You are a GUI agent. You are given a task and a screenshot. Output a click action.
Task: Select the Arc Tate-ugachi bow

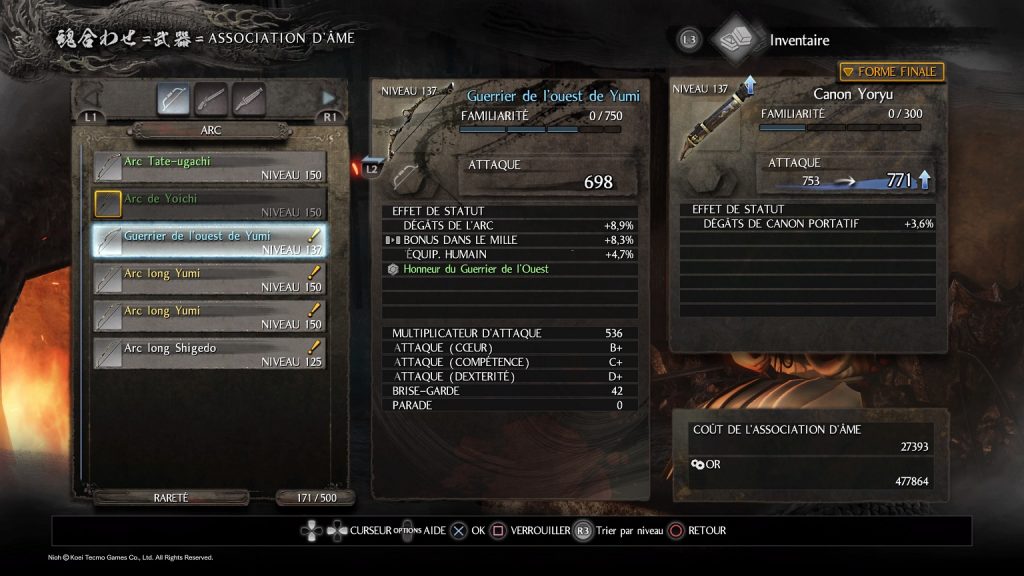[210, 167]
